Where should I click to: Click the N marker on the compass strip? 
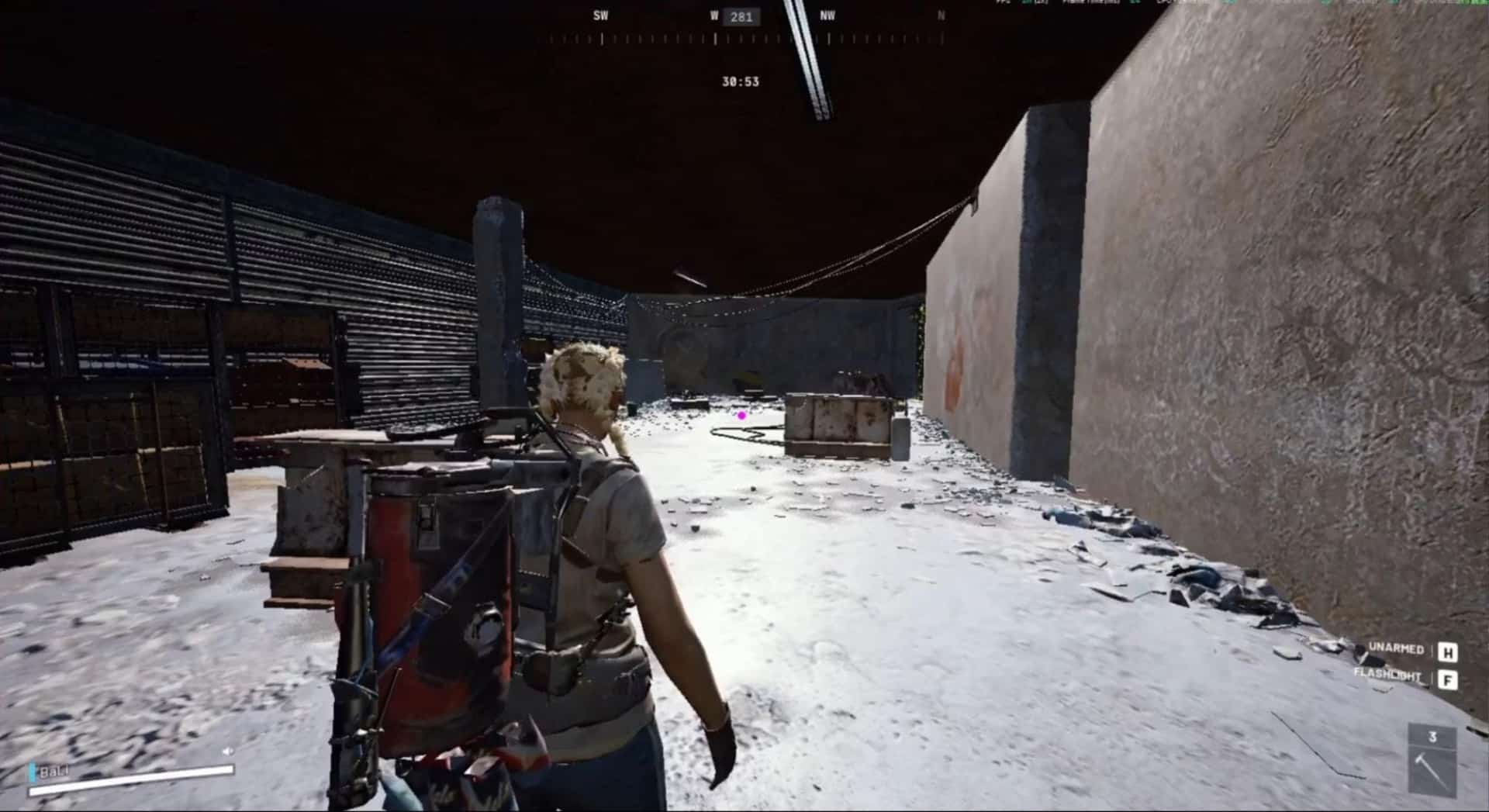point(939,14)
